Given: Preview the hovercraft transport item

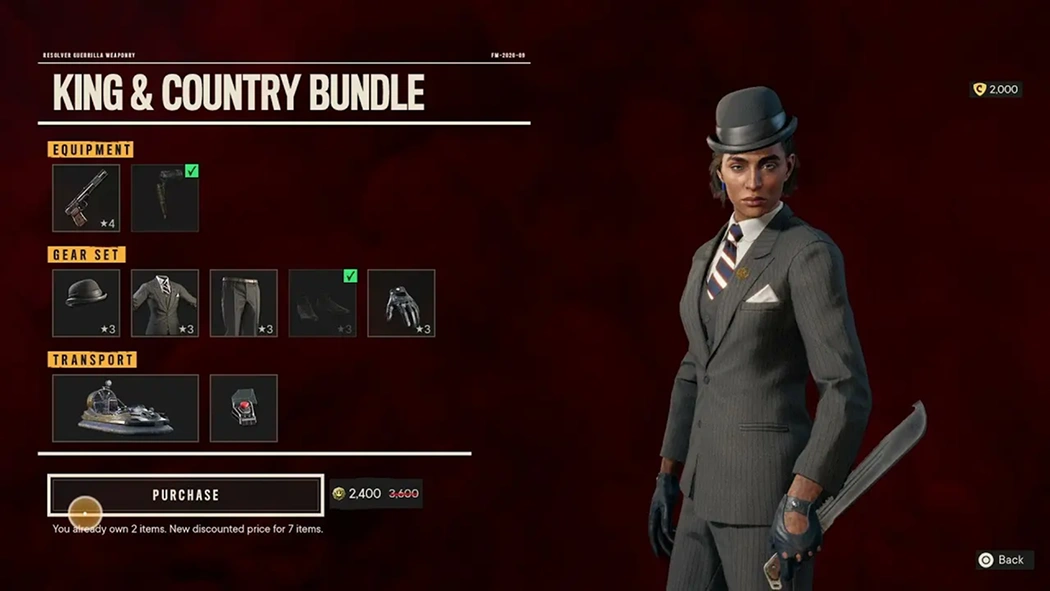Looking at the screenshot, I should 126,408.
